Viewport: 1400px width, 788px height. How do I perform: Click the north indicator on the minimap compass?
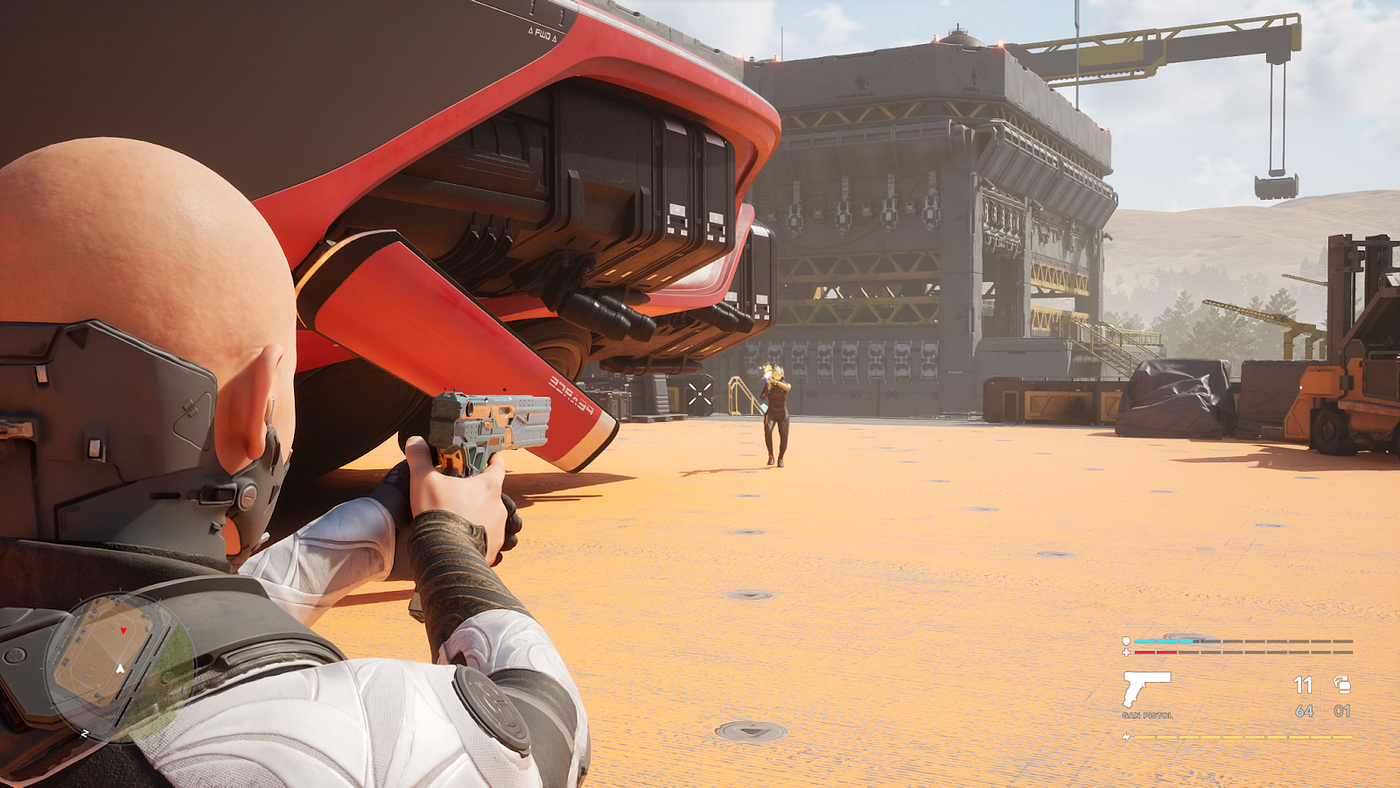point(85,733)
